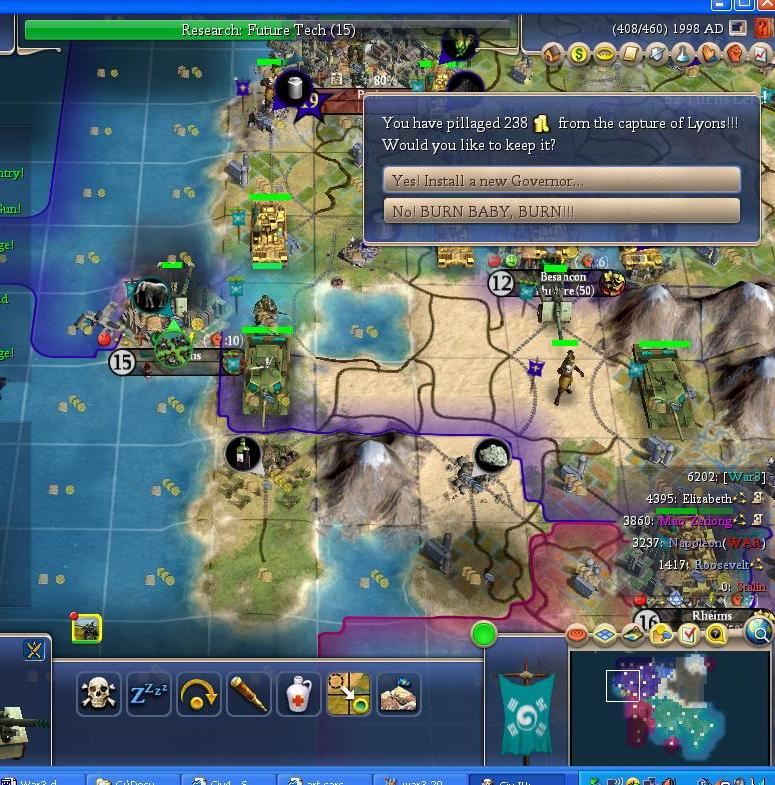Select the spyglass sentry command
Viewport: 775px width, 785px height.
pos(248,693)
